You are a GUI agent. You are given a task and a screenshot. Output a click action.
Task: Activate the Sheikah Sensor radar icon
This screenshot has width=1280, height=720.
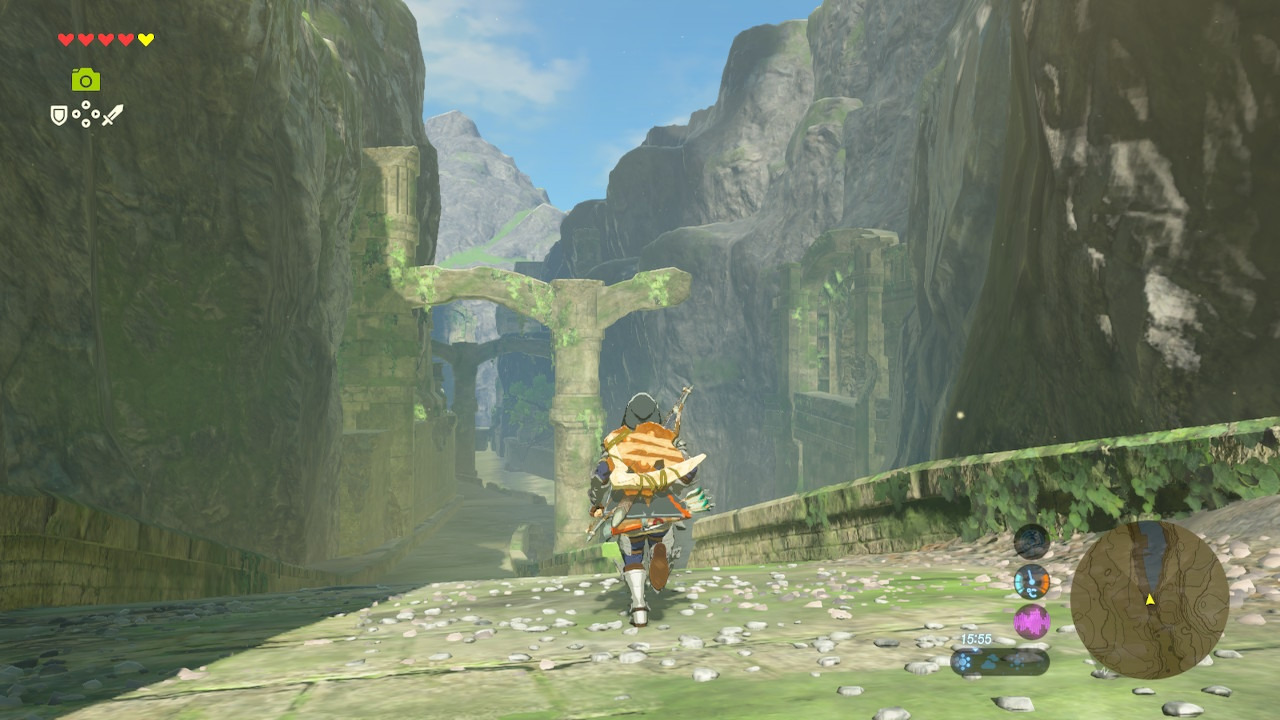click(x=1031, y=541)
